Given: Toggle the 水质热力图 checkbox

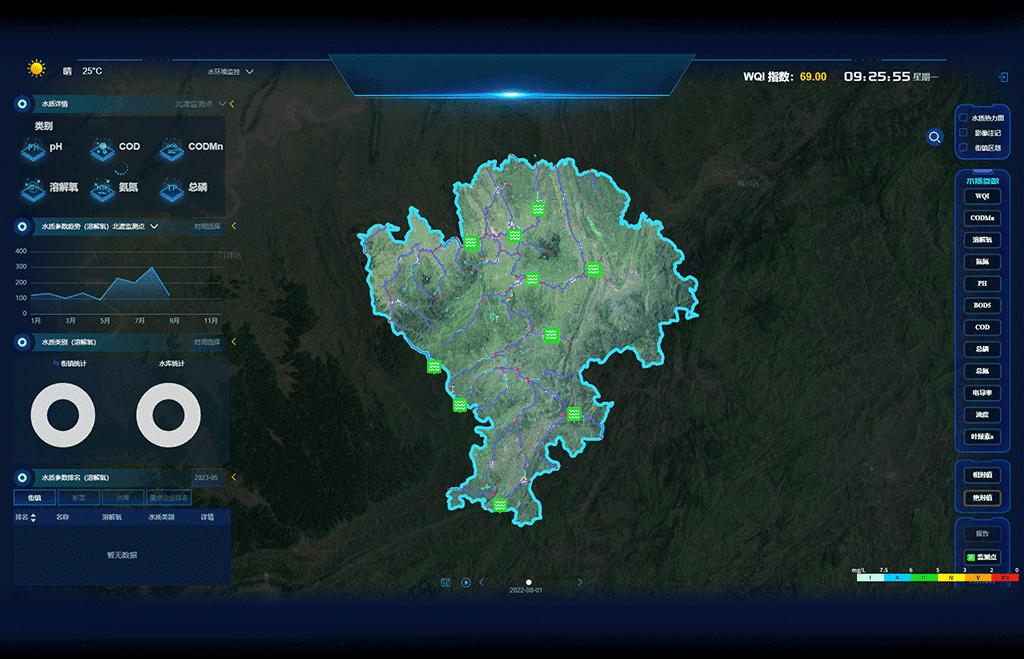Looking at the screenshot, I should click(963, 118).
